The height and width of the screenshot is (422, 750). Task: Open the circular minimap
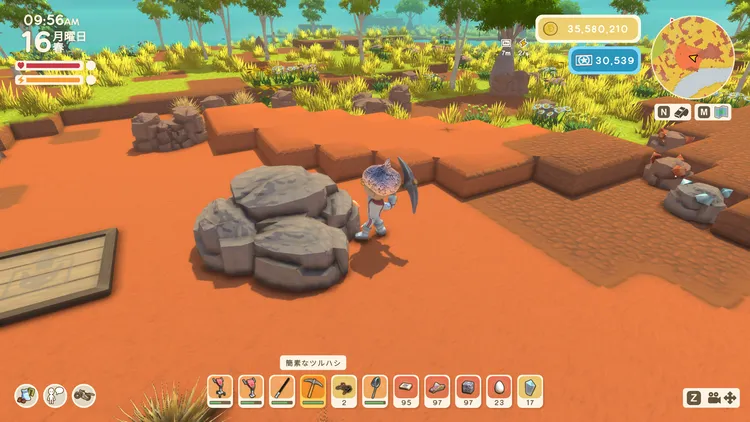tap(692, 56)
